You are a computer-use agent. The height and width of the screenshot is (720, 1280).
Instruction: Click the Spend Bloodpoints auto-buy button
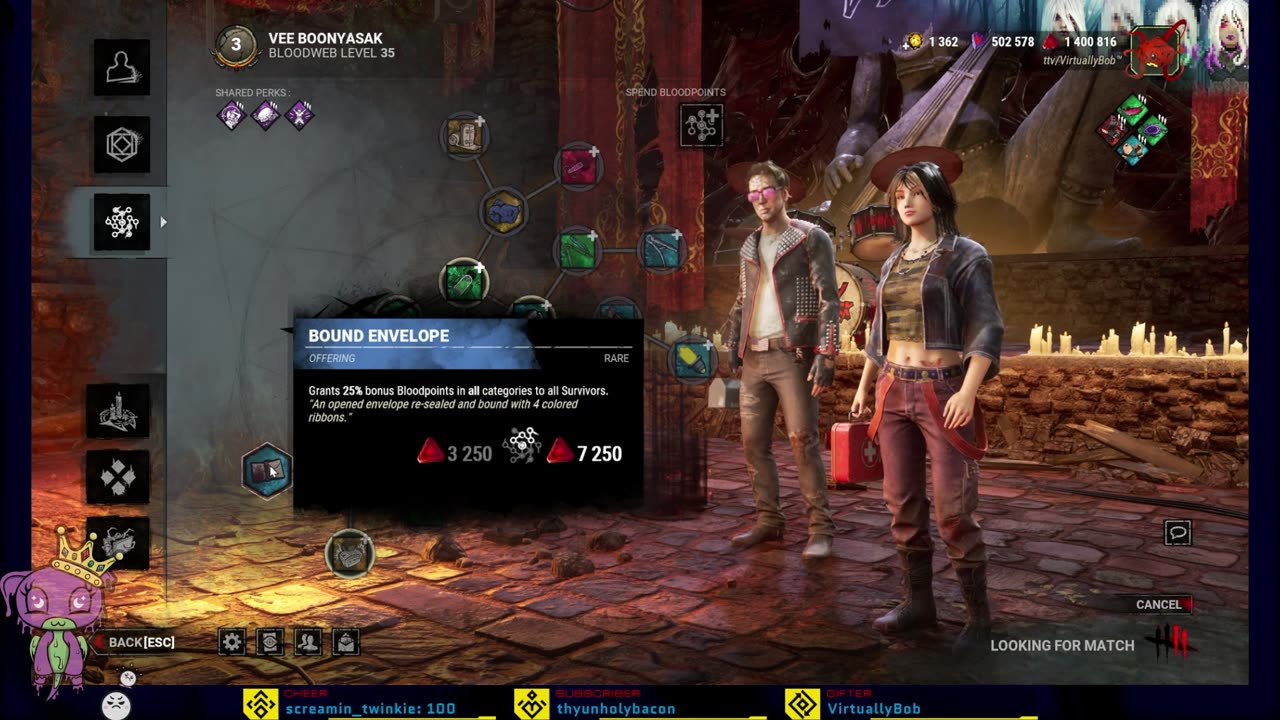tap(701, 125)
